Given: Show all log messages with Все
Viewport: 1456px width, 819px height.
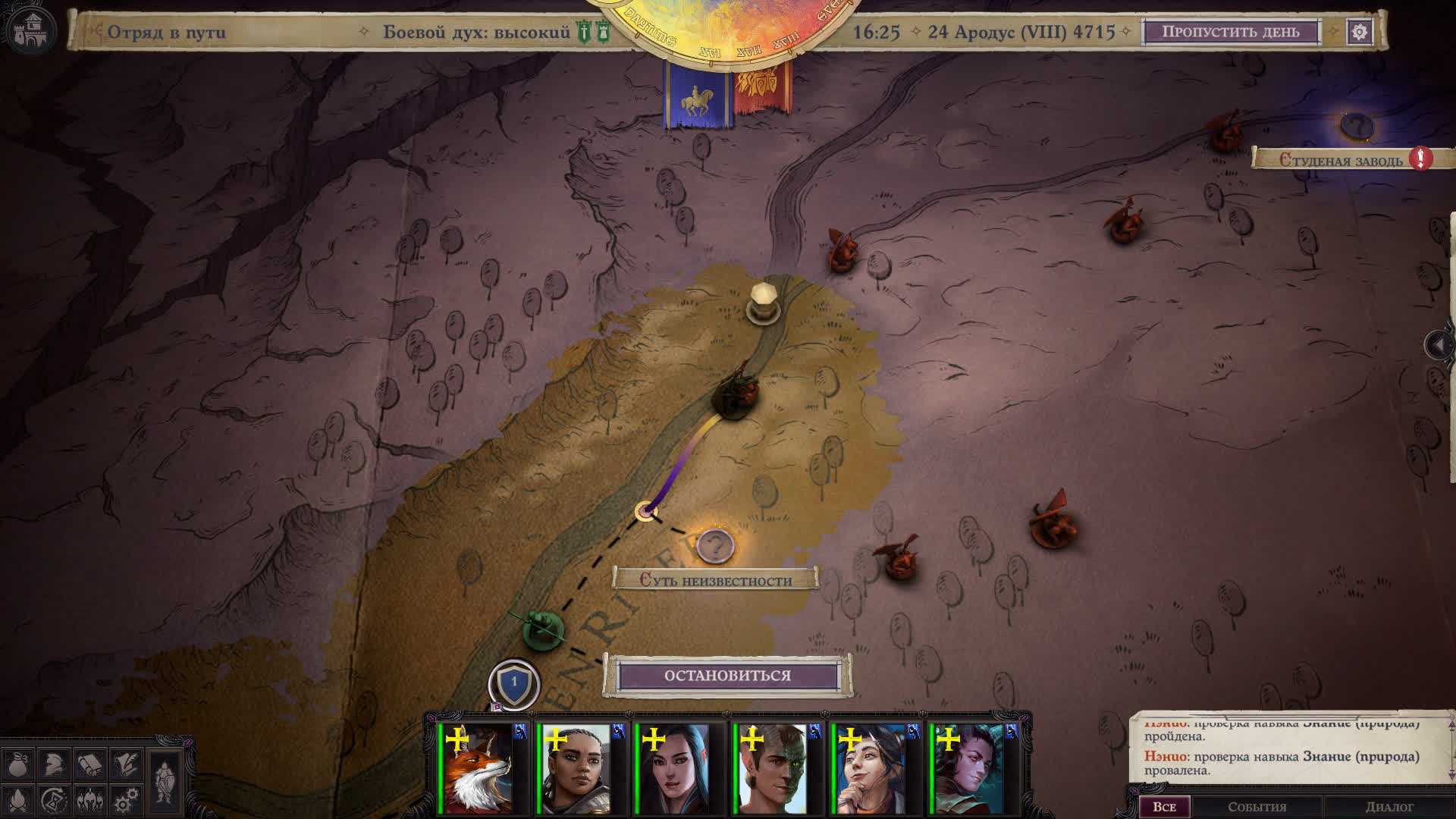Looking at the screenshot, I should coord(1164,807).
